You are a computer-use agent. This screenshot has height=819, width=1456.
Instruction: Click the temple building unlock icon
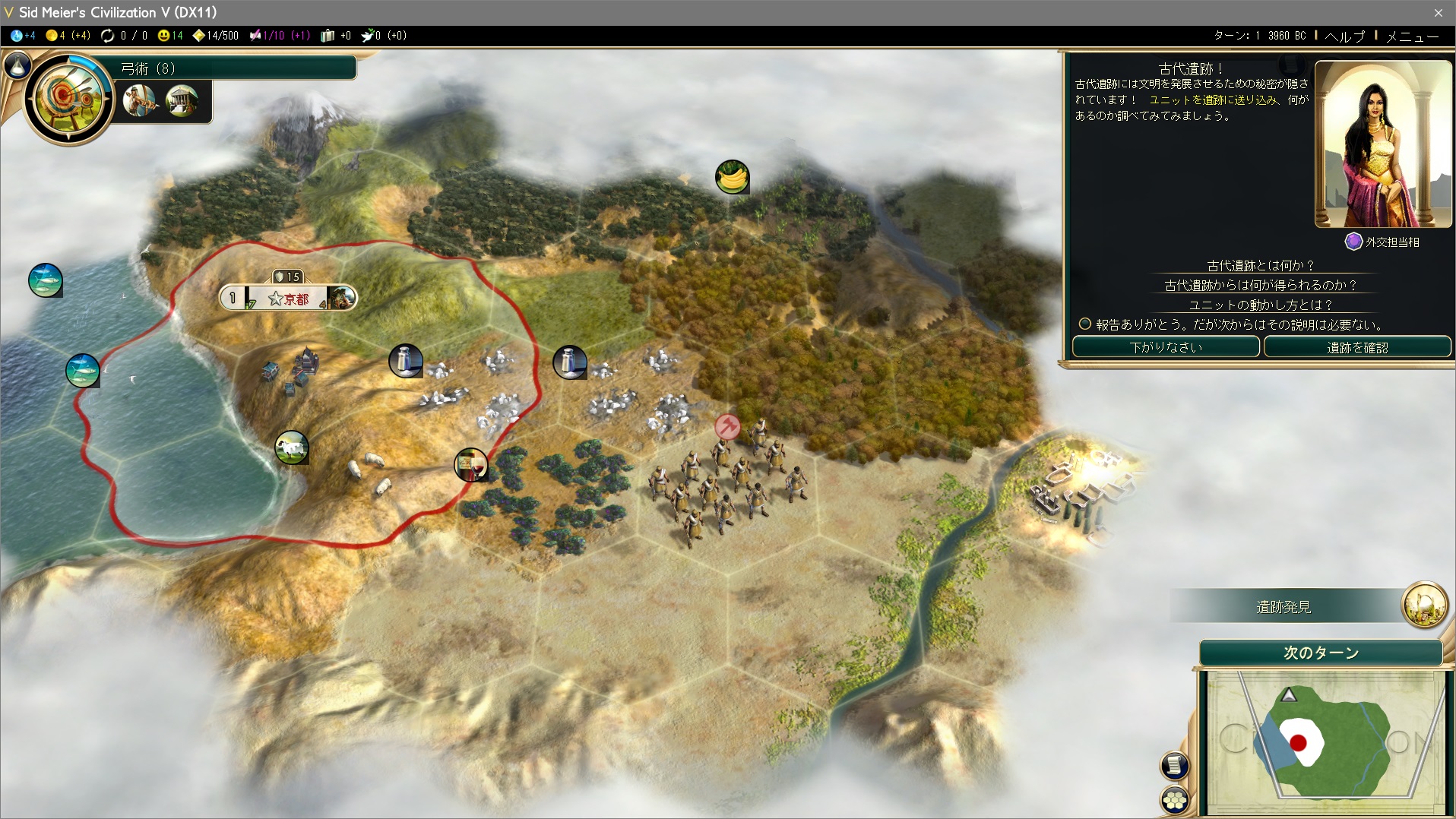(x=182, y=100)
